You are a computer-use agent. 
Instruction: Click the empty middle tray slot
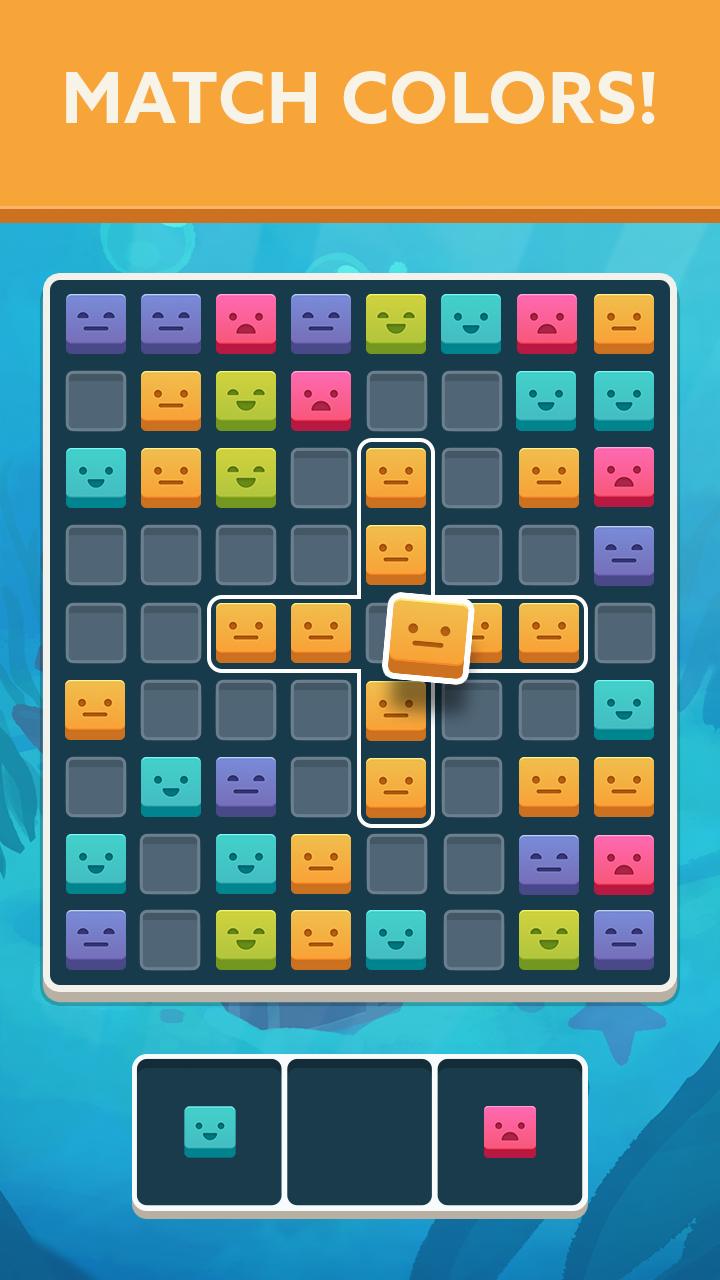(x=360, y=1131)
